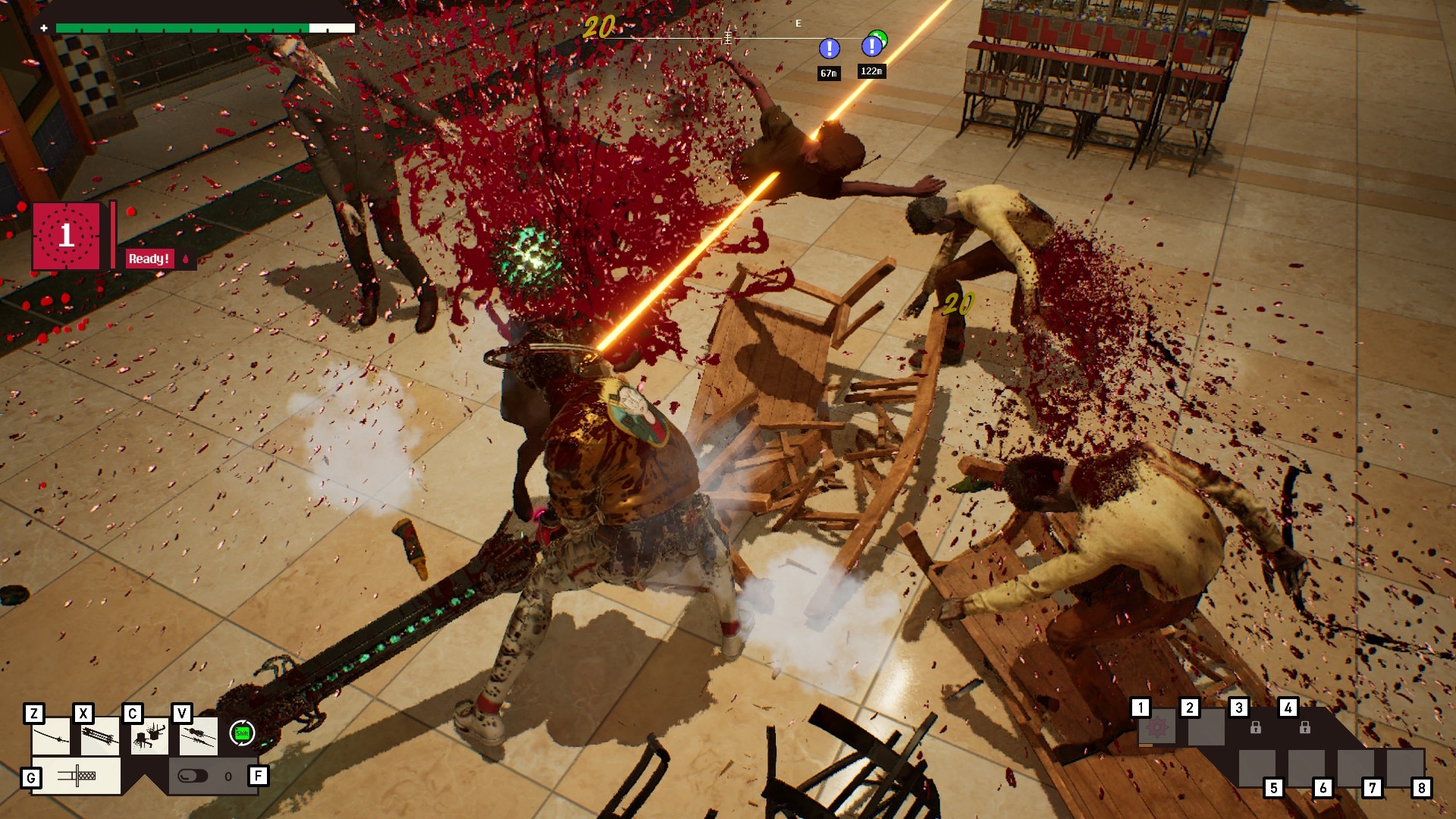This screenshot has height=819, width=1456.
Task: Click the green weapon-swap cycle icon
Action: 242,733
